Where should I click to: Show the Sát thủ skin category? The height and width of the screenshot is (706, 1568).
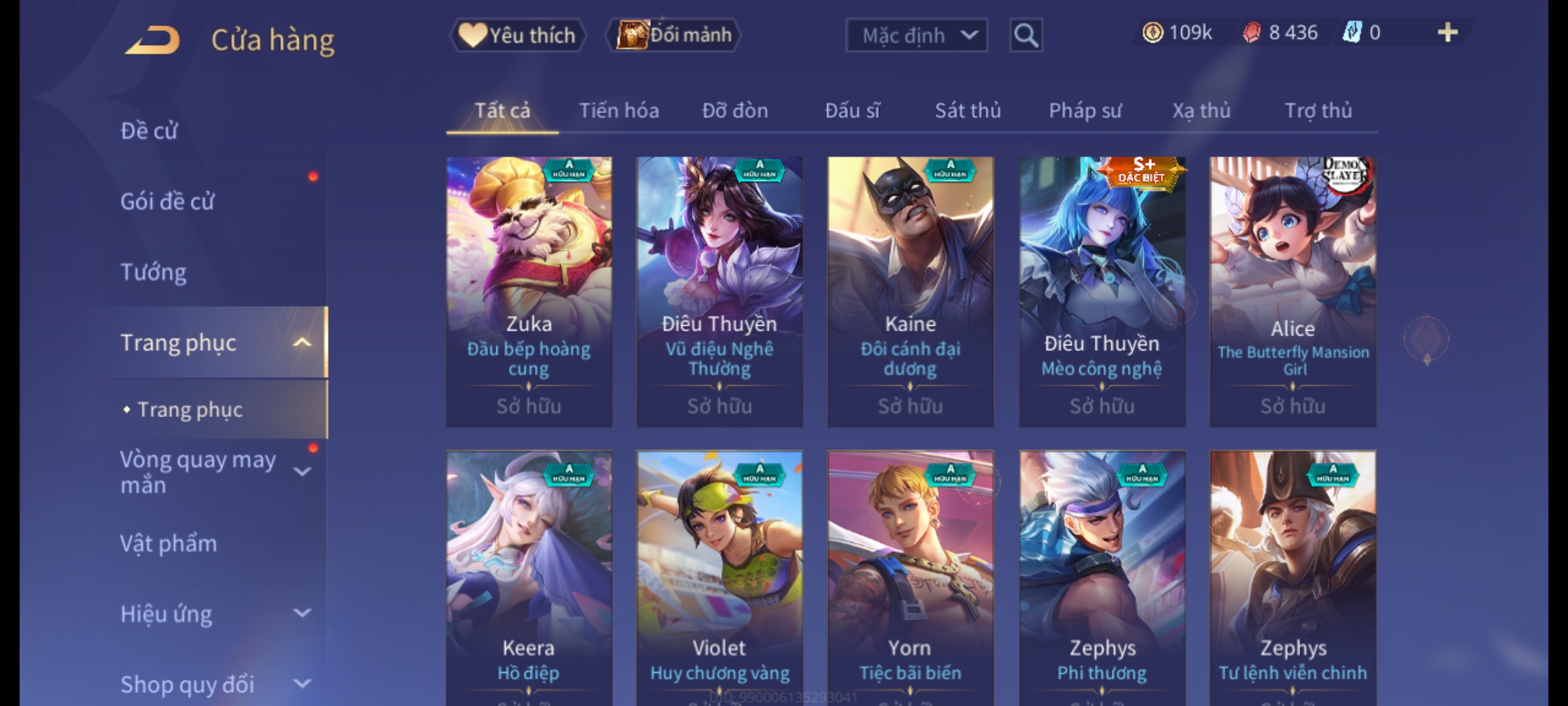[x=968, y=110]
